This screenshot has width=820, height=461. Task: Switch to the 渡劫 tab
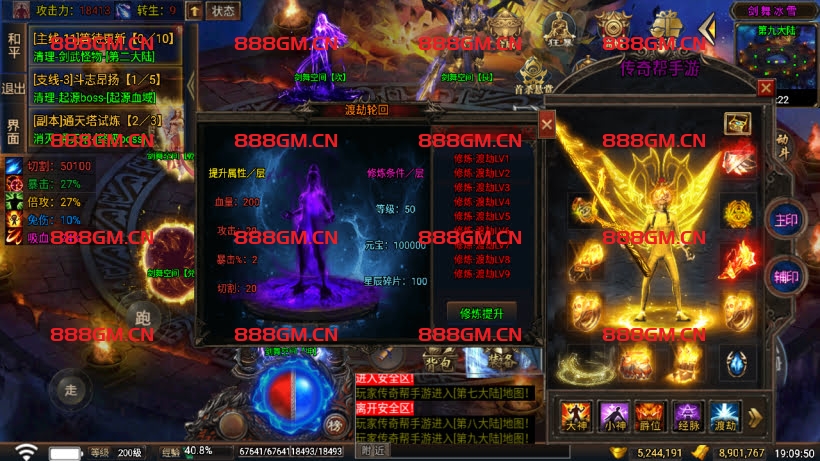pyautogui.click(x=723, y=414)
